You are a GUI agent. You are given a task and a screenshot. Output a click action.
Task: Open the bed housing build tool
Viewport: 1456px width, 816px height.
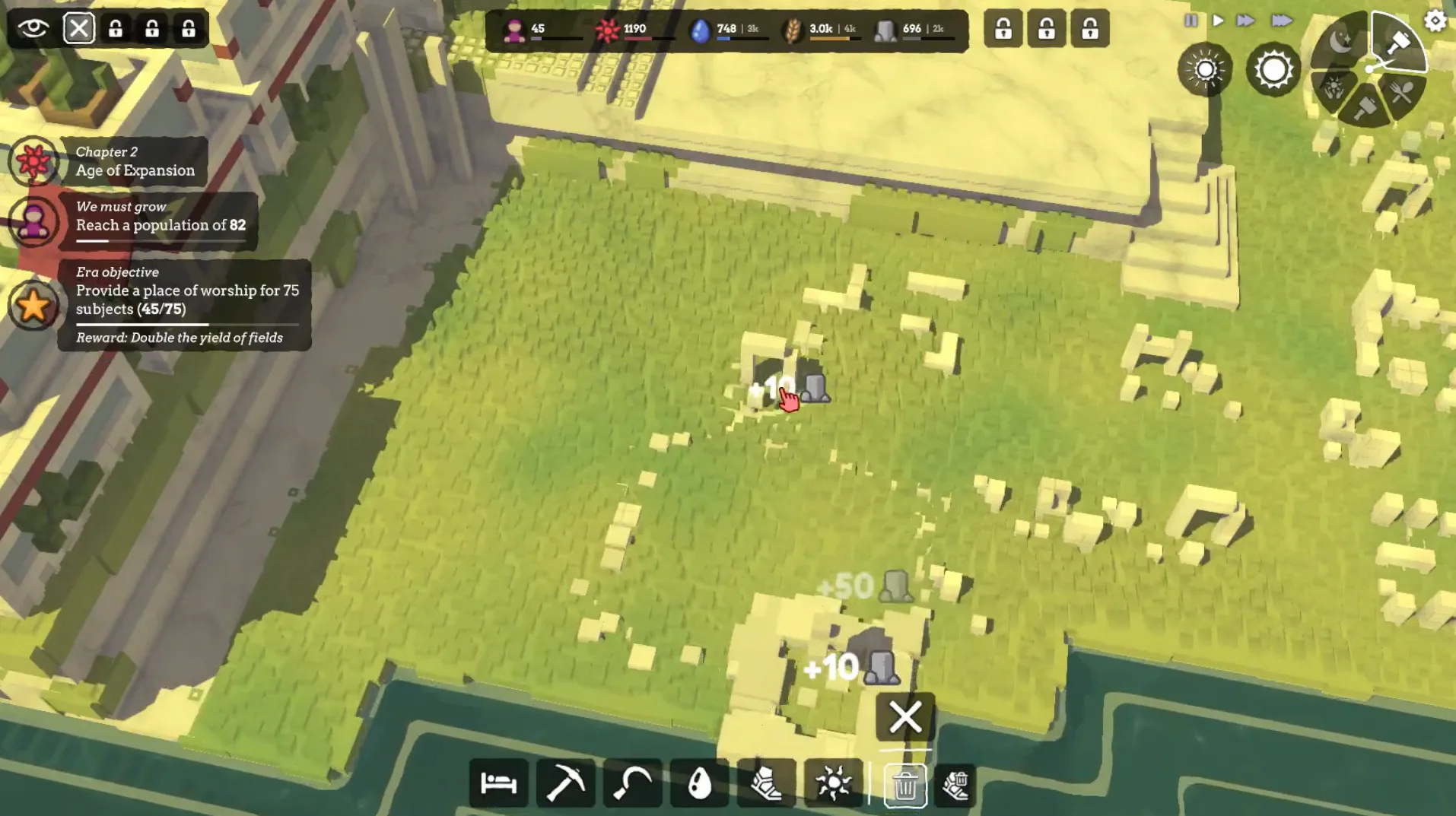(498, 783)
